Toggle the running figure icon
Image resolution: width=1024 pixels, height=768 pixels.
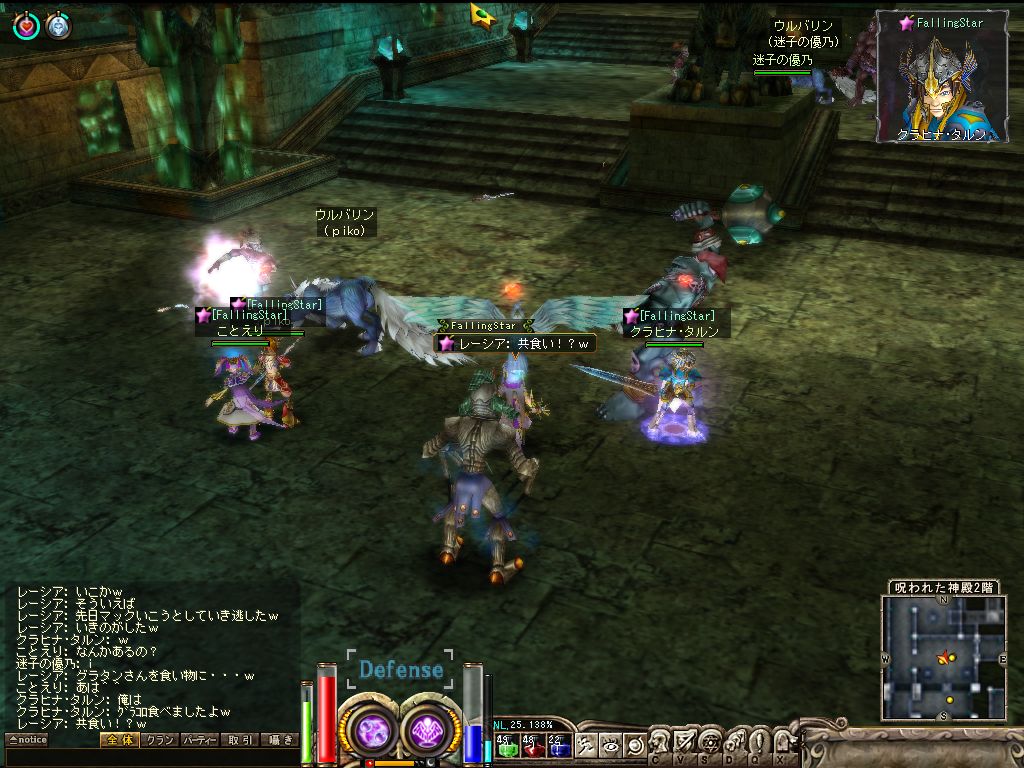coord(587,744)
